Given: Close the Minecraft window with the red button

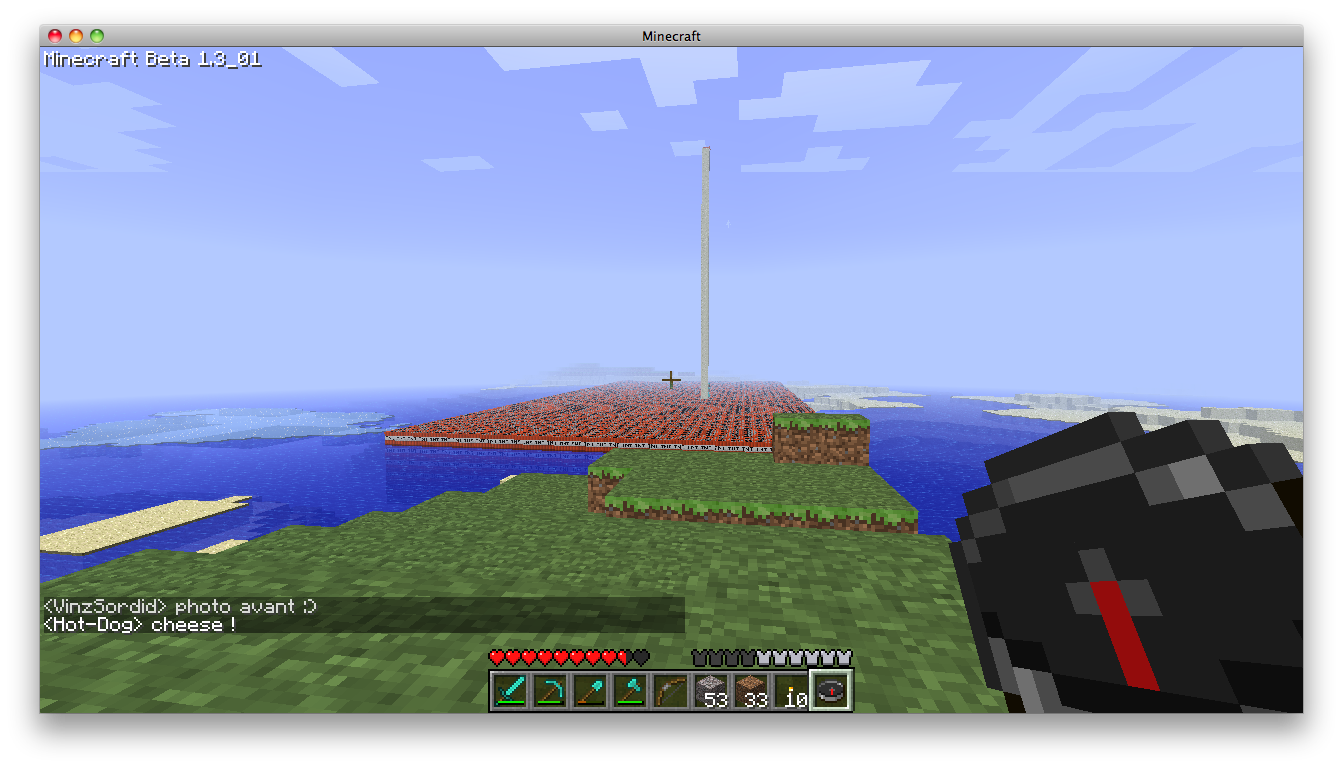Looking at the screenshot, I should click(55, 36).
